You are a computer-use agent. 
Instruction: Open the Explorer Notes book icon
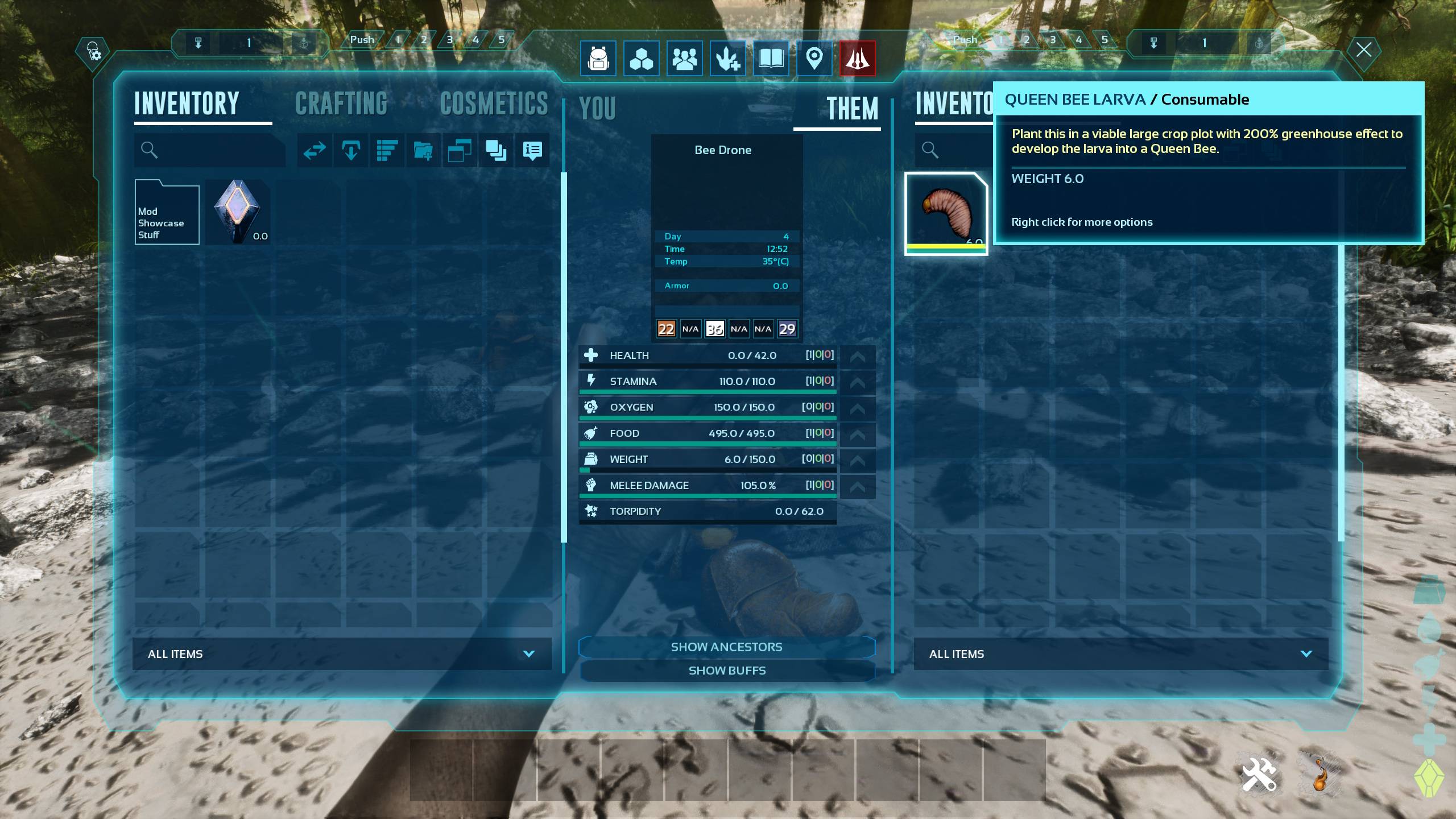pos(771,59)
